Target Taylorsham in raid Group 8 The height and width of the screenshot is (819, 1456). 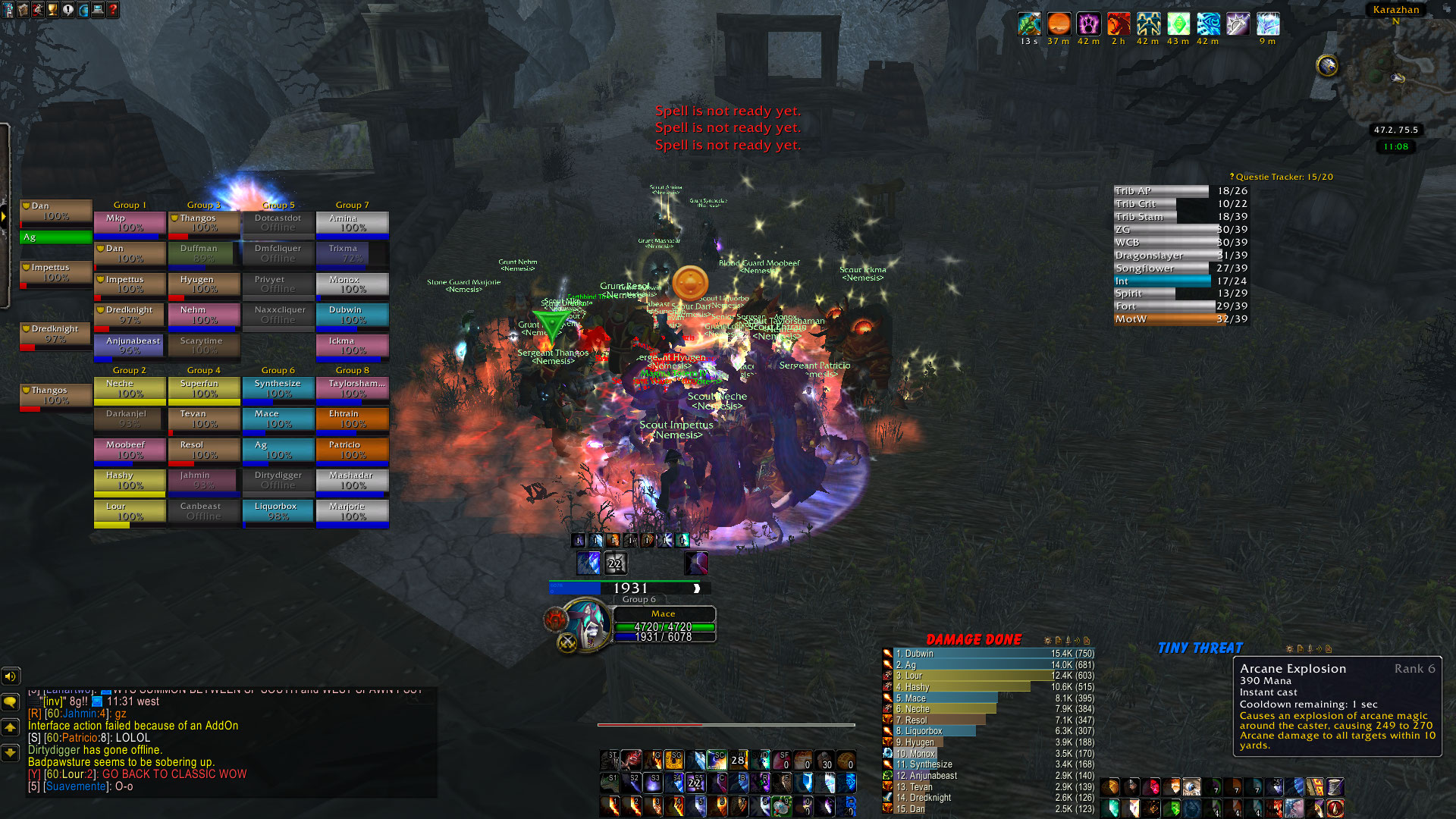tap(353, 389)
